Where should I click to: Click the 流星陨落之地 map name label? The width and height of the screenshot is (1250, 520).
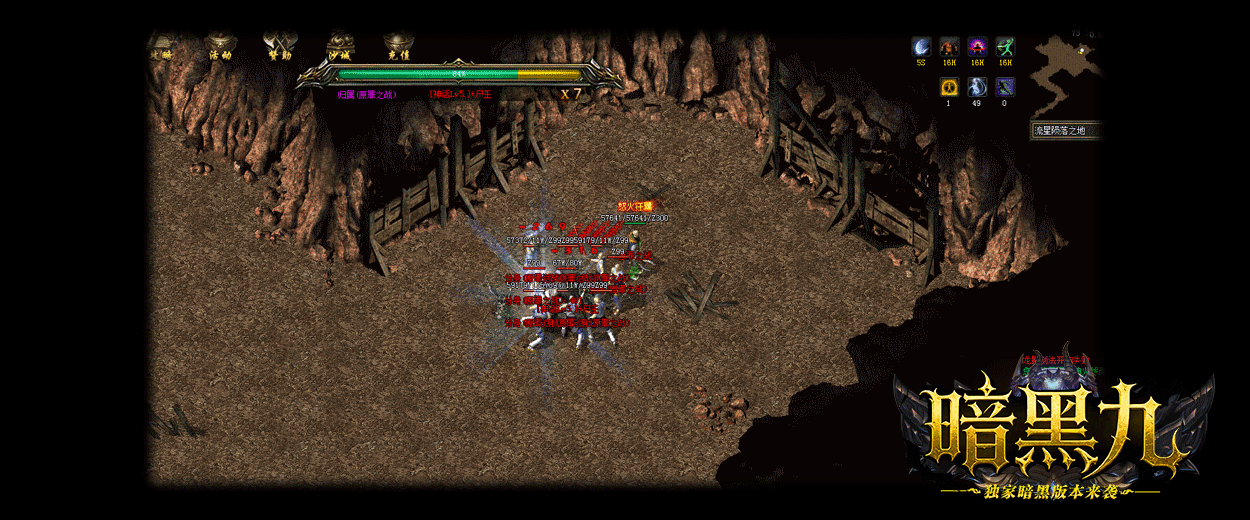tap(1066, 131)
